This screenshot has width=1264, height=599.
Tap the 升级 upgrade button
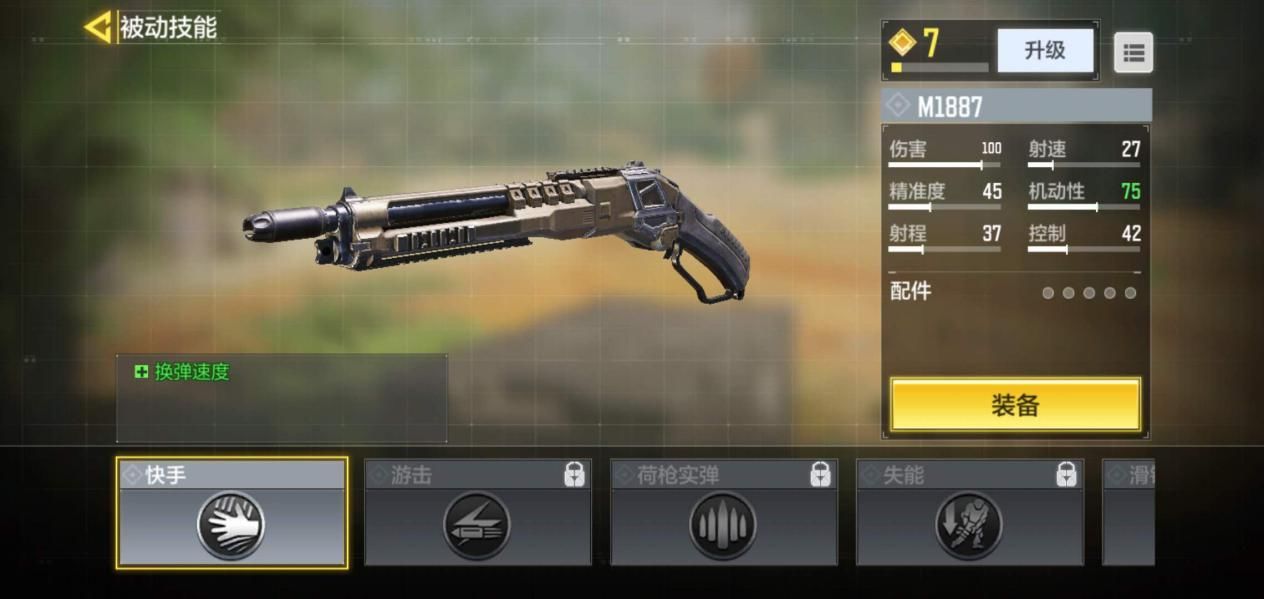click(x=1045, y=50)
